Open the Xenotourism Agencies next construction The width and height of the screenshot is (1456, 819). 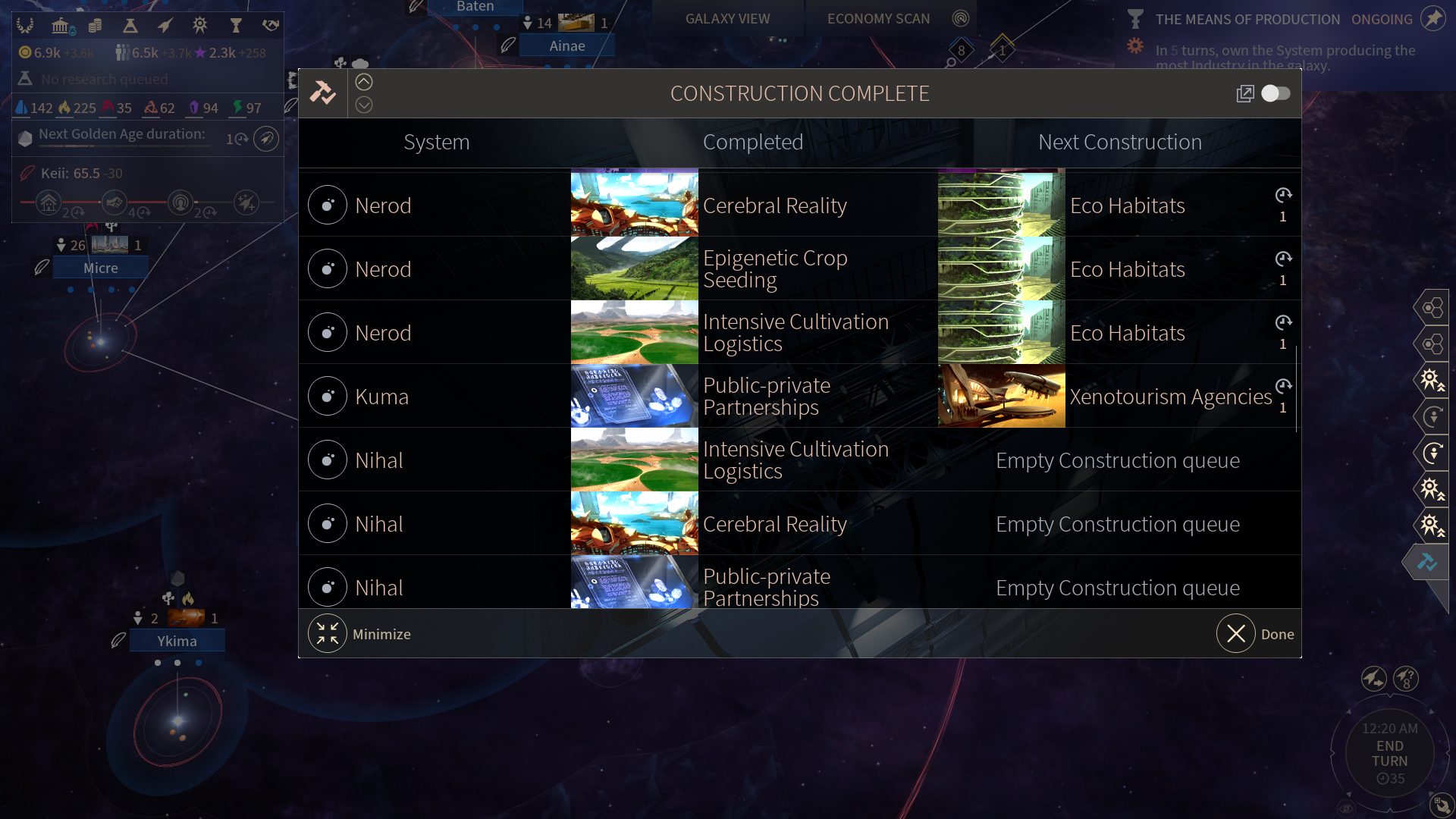(x=1170, y=397)
